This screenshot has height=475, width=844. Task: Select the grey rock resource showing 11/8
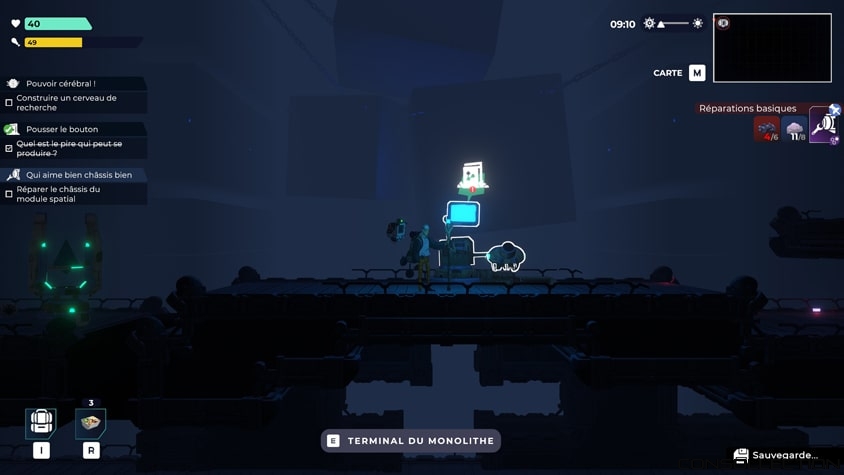795,129
